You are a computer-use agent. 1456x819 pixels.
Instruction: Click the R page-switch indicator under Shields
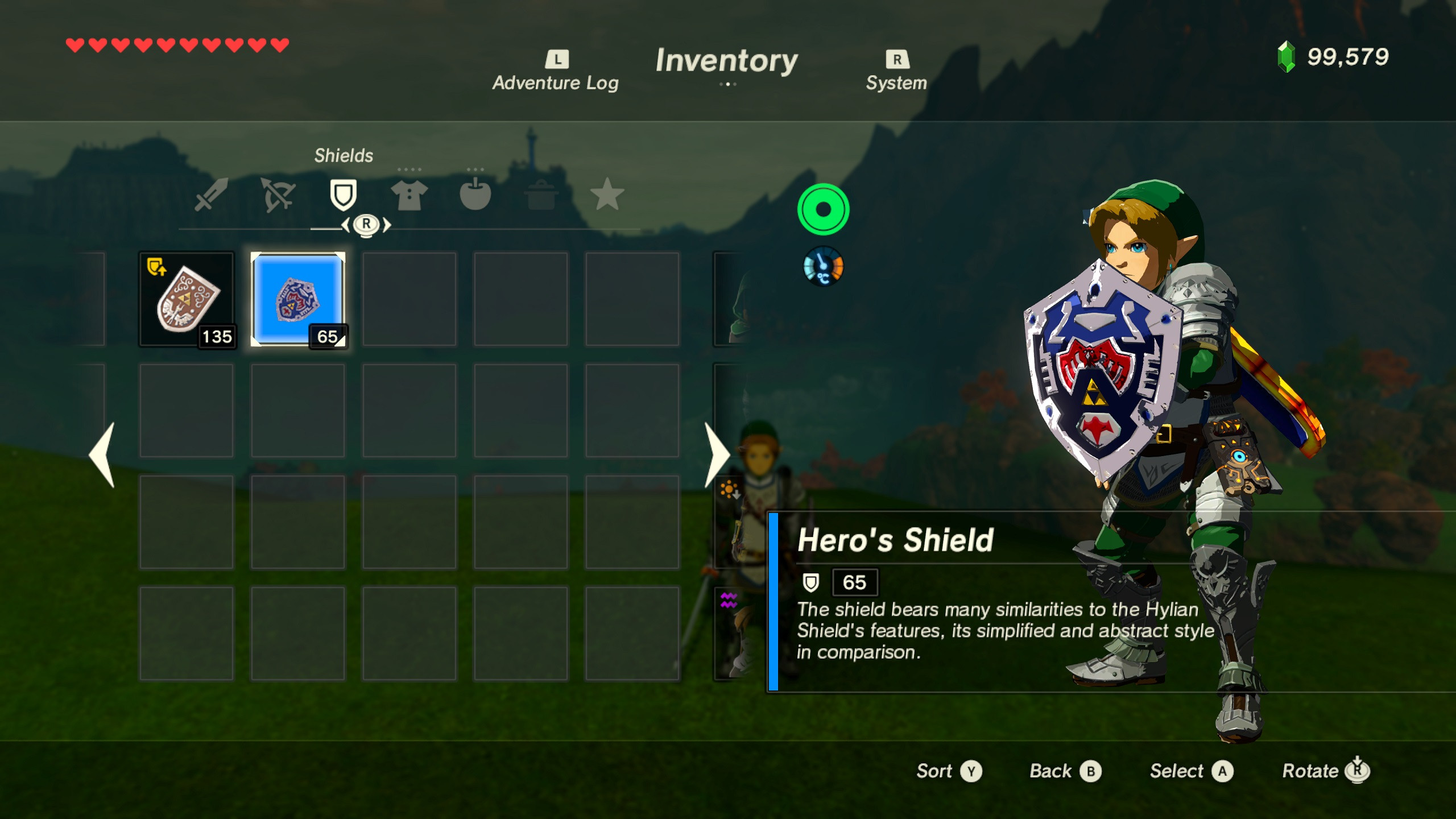(x=367, y=225)
